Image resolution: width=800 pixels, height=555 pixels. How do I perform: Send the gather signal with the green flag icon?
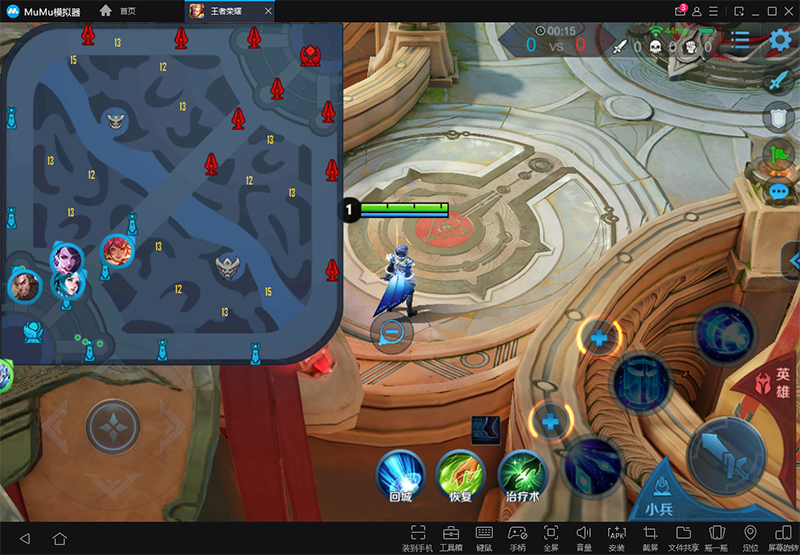(779, 155)
